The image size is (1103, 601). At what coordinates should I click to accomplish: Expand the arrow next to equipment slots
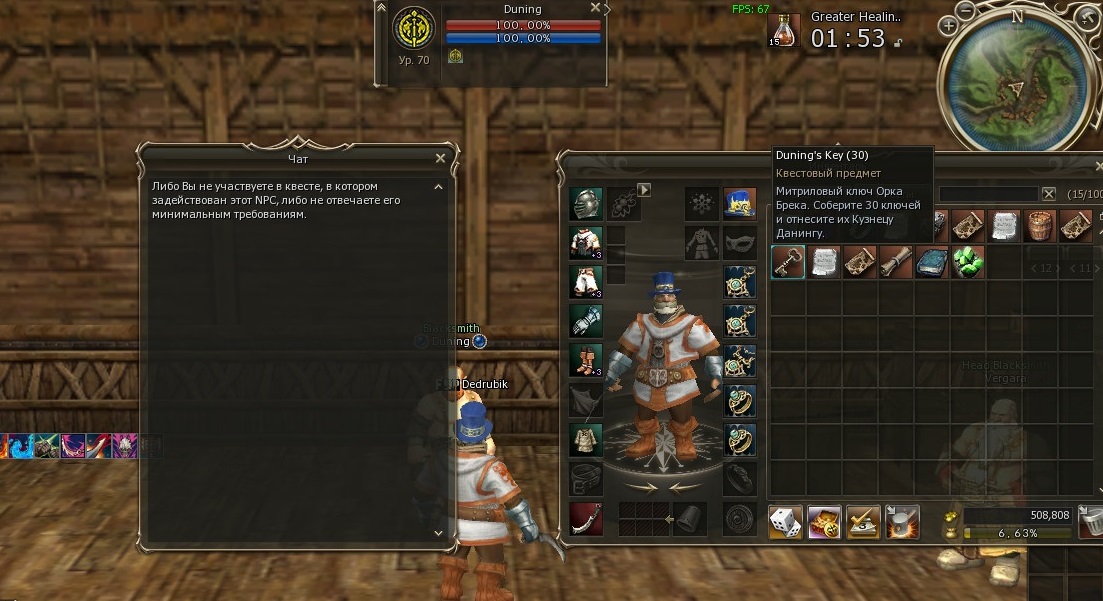[x=644, y=188]
